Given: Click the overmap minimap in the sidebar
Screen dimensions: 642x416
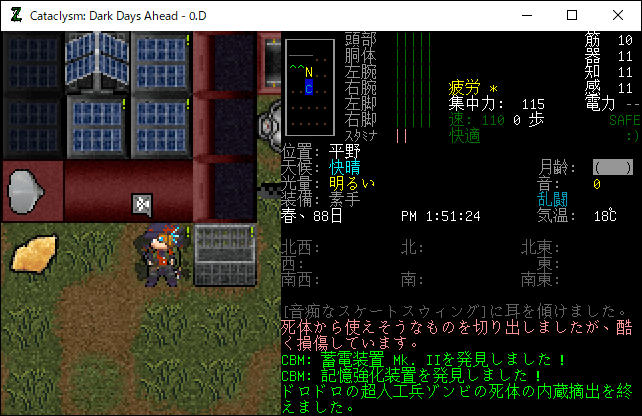Looking at the screenshot, I should (x=309, y=88).
